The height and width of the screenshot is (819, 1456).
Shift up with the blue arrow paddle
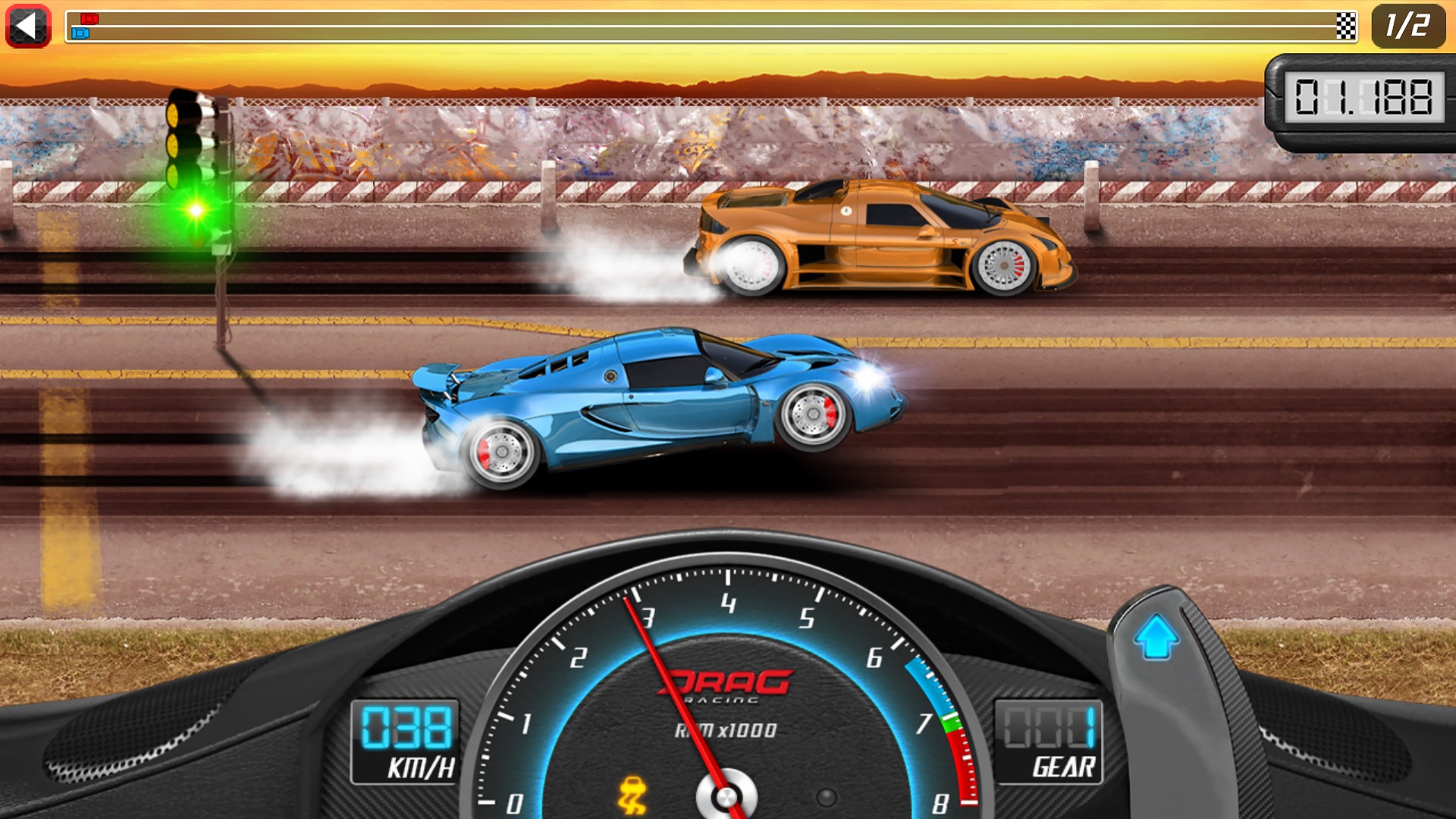click(x=1156, y=639)
